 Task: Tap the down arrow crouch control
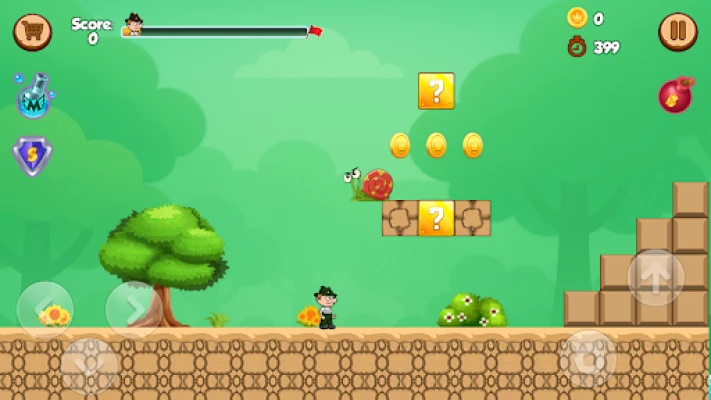click(x=88, y=365)
